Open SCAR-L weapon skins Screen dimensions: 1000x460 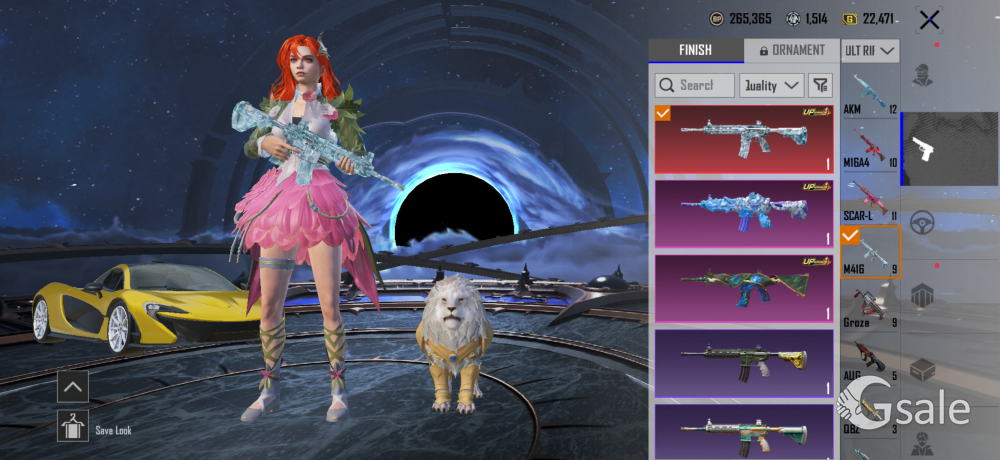[x=870, y=199]
